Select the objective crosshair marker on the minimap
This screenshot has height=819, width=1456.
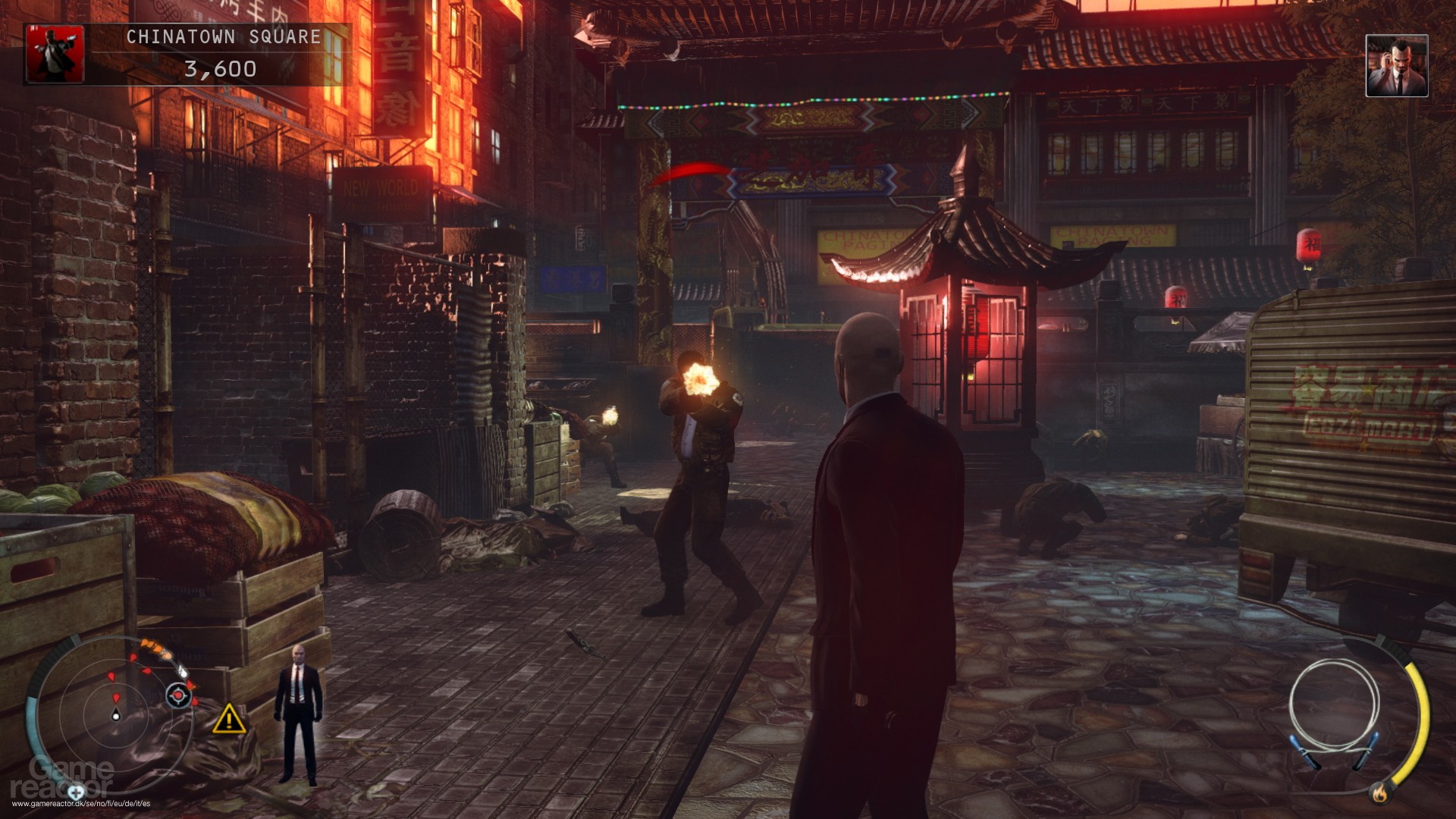coord(179,697)
